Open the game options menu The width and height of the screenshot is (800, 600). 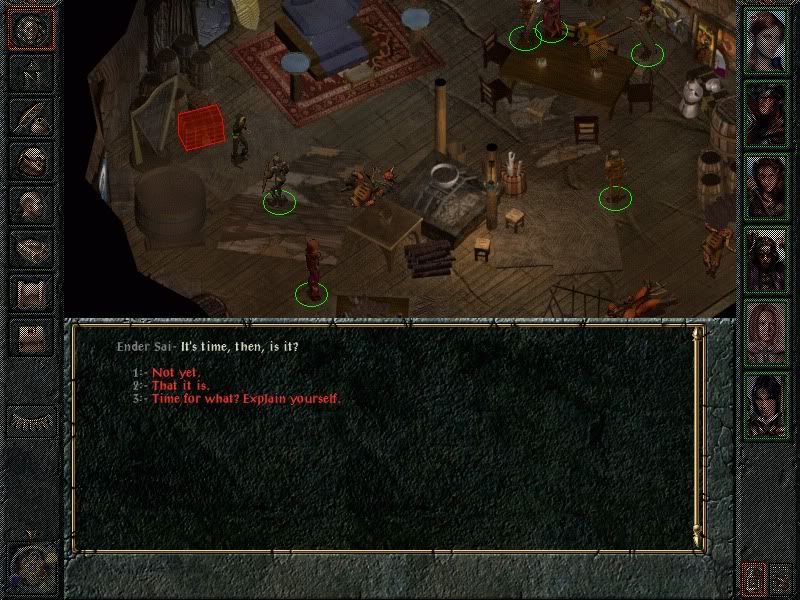tap(31, 337)
